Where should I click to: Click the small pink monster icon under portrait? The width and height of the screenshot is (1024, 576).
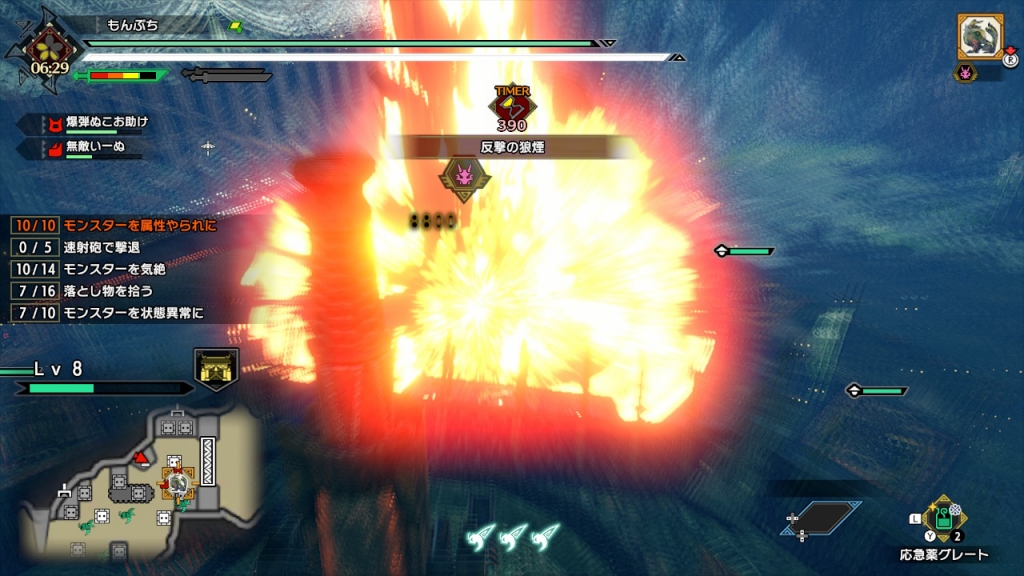[965, 72]
